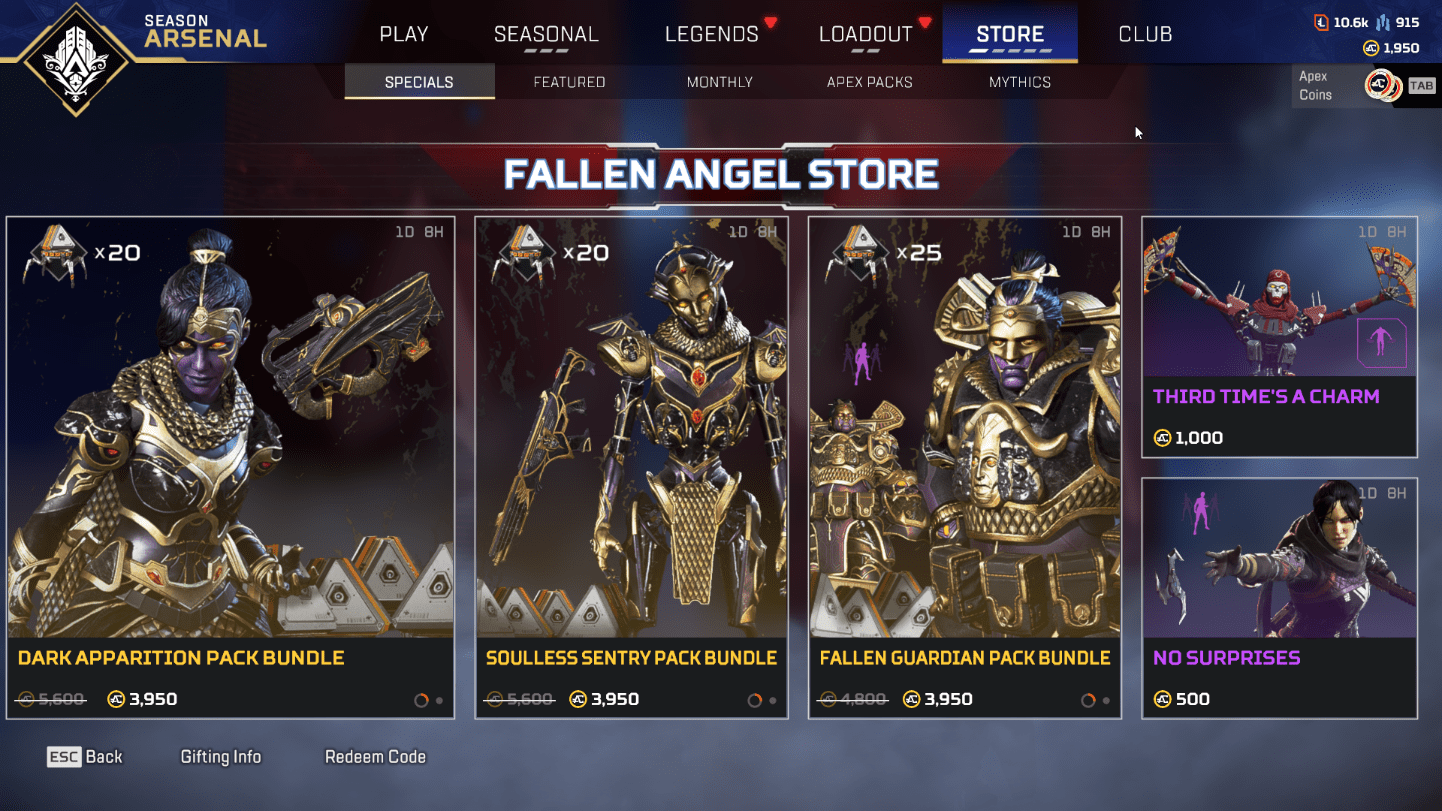Open the Legends tab
The width and height of the screenshot is (1442, 811).
[711, 34]
